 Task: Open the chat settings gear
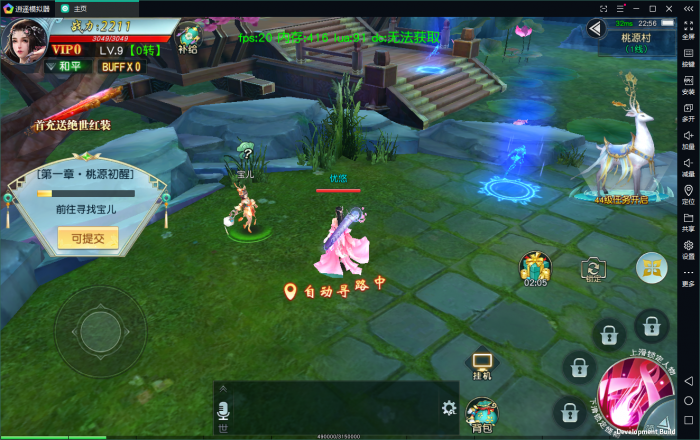[449, 408]
